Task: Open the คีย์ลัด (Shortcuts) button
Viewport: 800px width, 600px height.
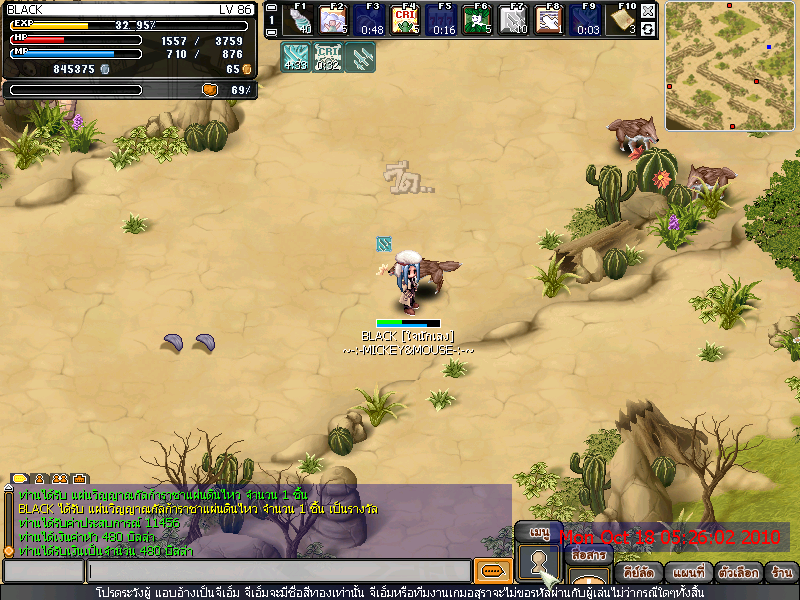Action: click(638, 574)
